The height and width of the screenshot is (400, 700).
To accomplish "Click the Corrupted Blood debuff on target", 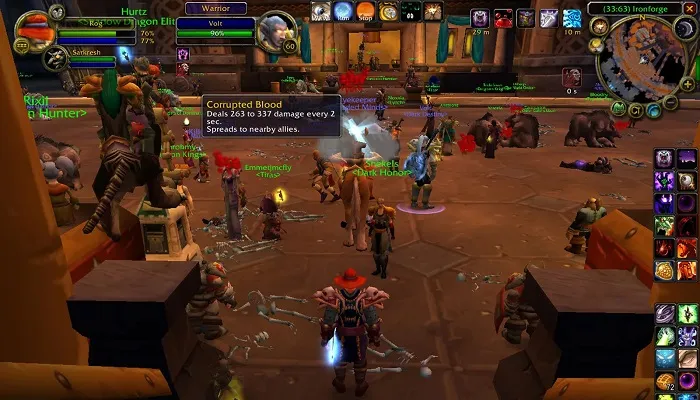I will coord(184,68).
